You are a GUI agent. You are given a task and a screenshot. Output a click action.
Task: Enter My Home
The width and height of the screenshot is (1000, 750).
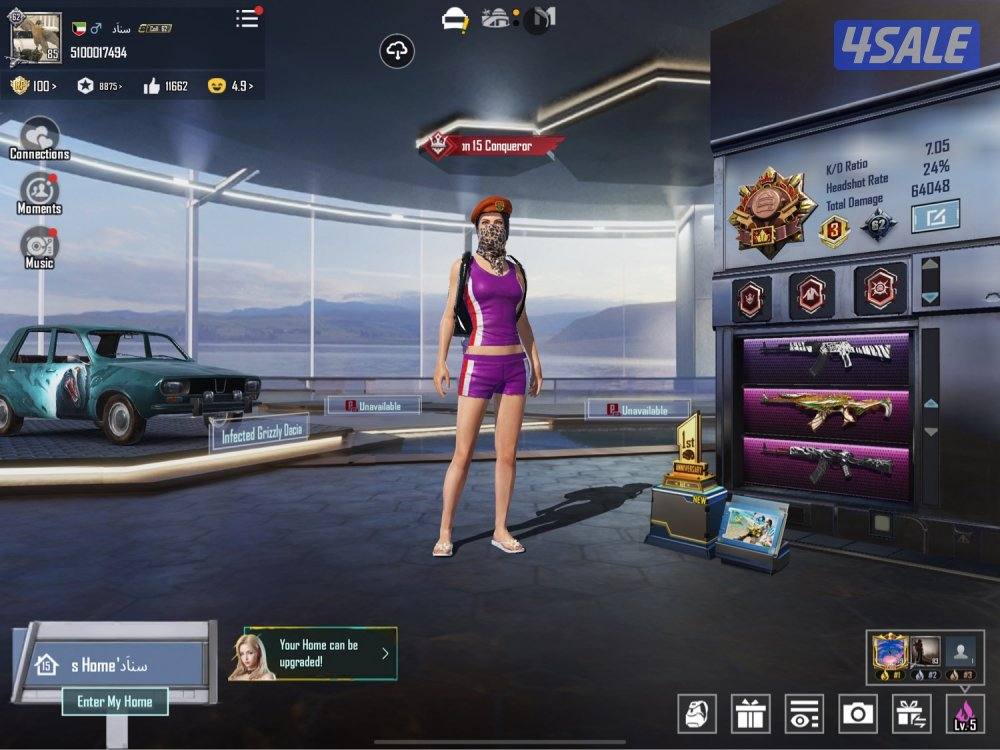pos(115,702)
